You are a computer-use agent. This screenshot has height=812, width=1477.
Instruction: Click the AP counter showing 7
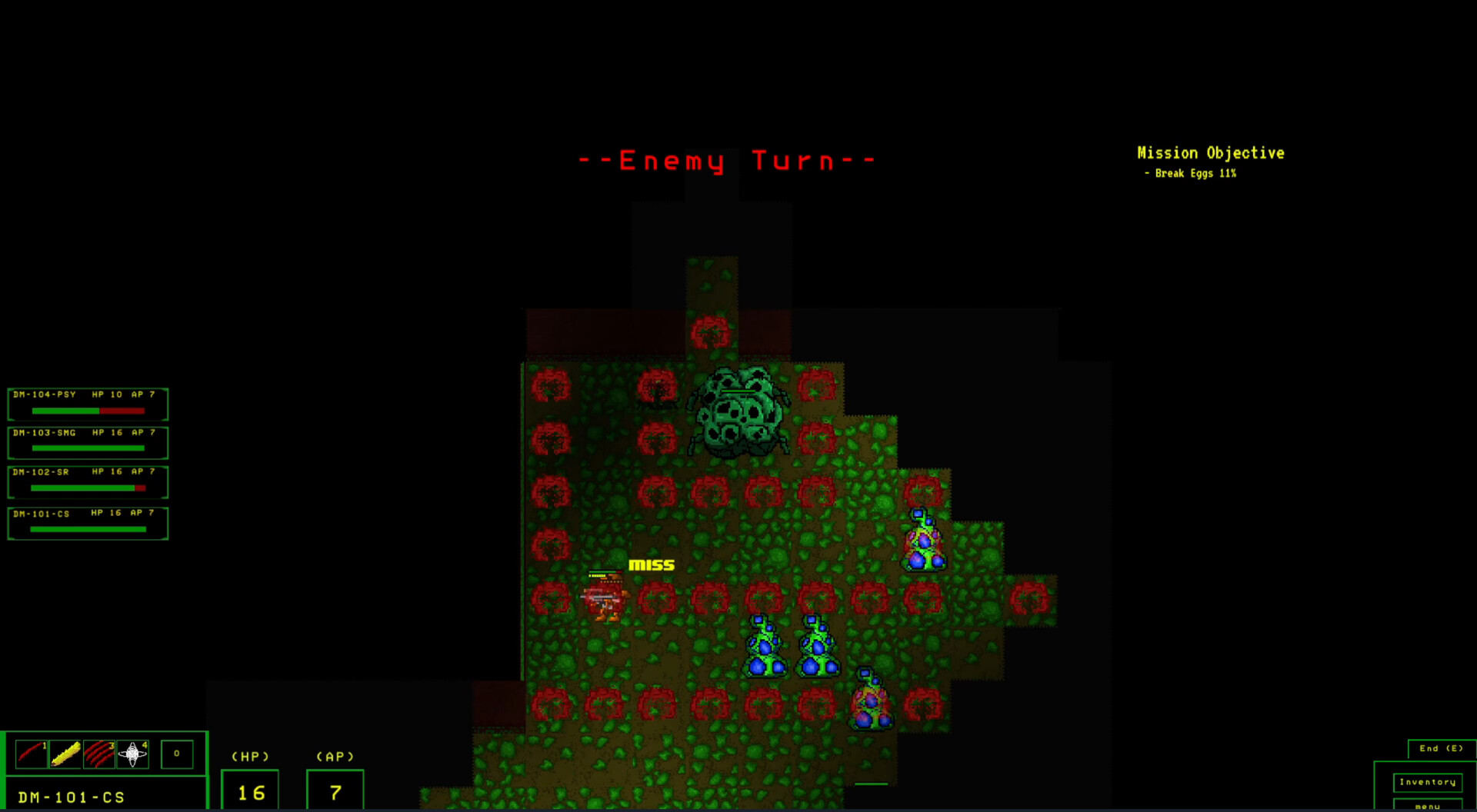click(335, 789)
